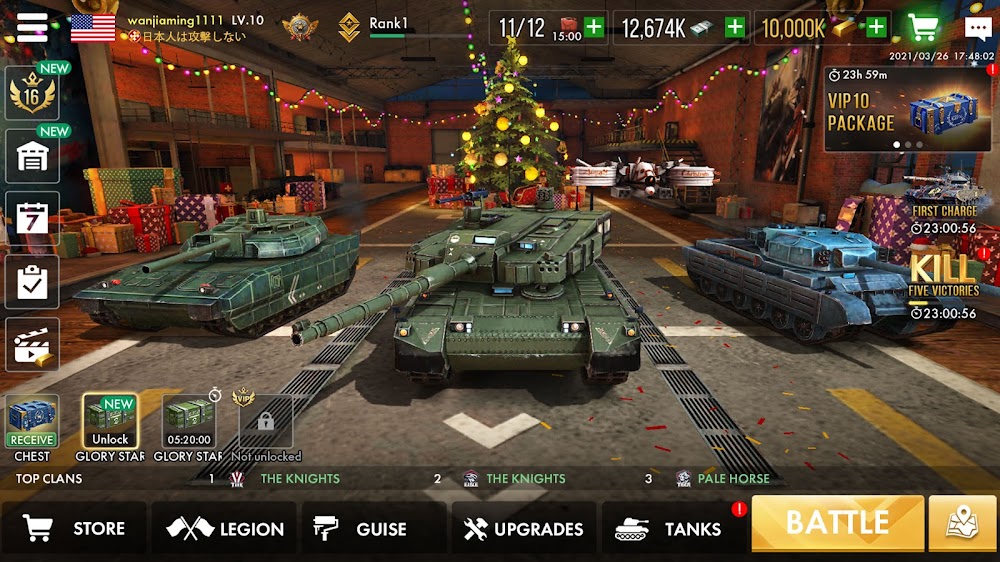Add cash with the green plus button
The image size is (1000, 562).
[735, 27]
